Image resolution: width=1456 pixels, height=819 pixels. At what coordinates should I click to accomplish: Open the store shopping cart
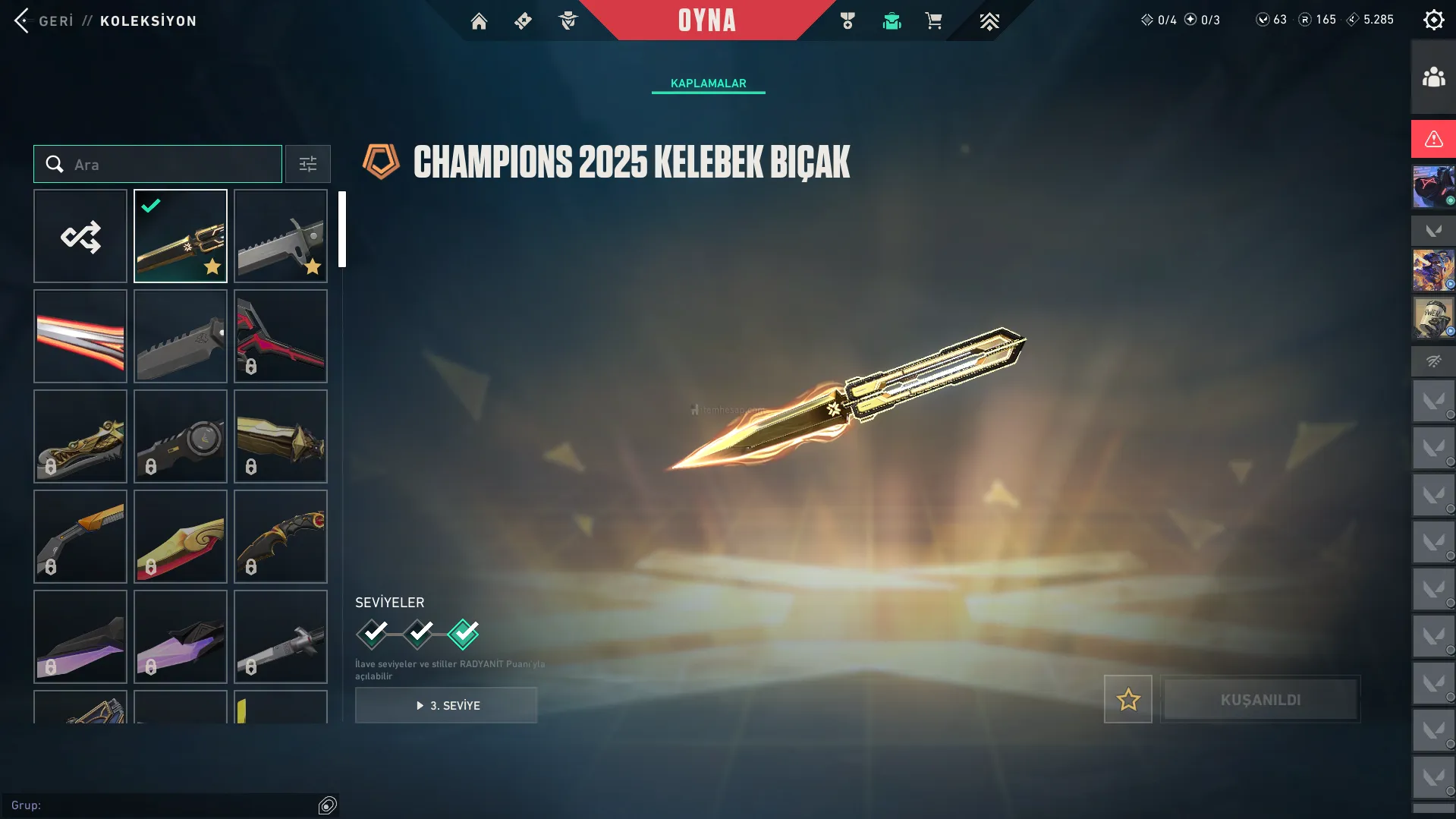coord(933,21)
